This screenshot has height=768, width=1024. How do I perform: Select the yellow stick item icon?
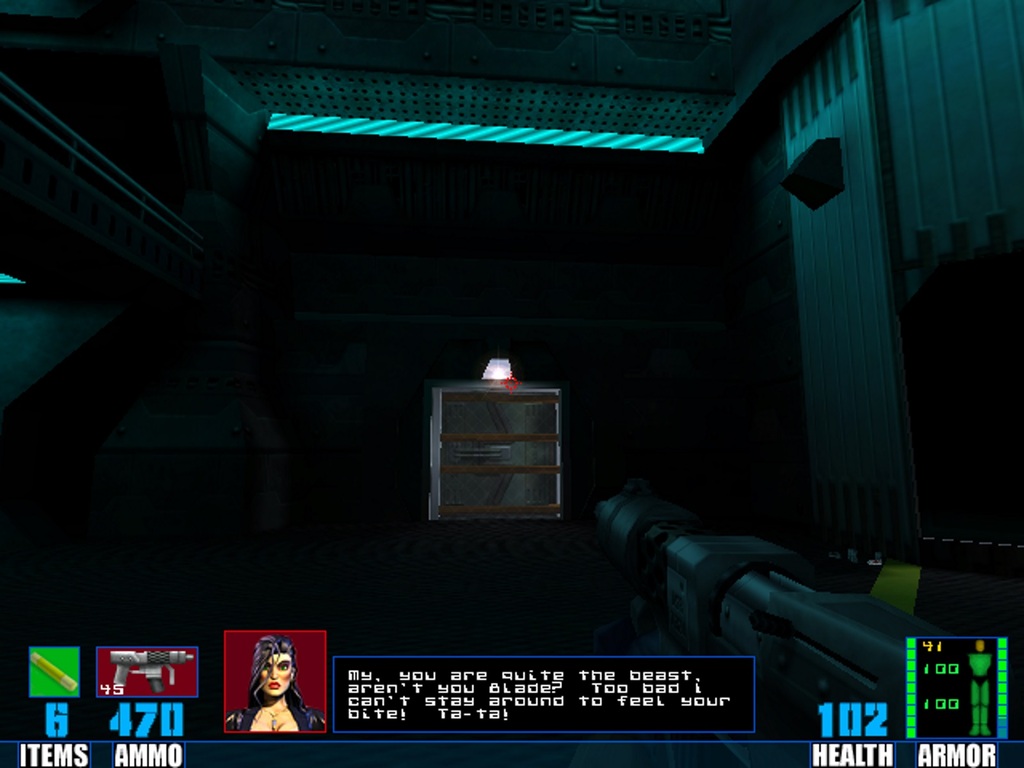click(54, 671)
